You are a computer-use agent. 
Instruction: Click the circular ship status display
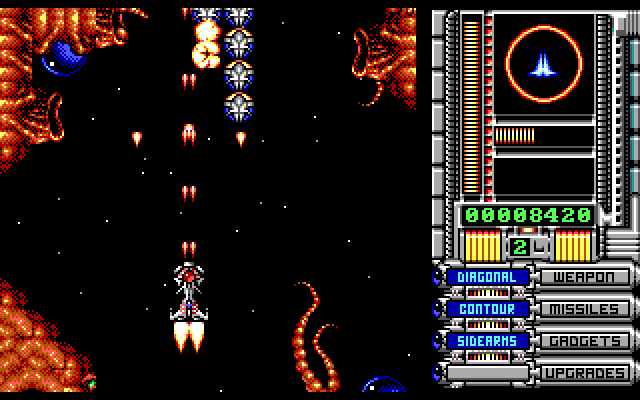pyautogui.click(x=544, y=64)
